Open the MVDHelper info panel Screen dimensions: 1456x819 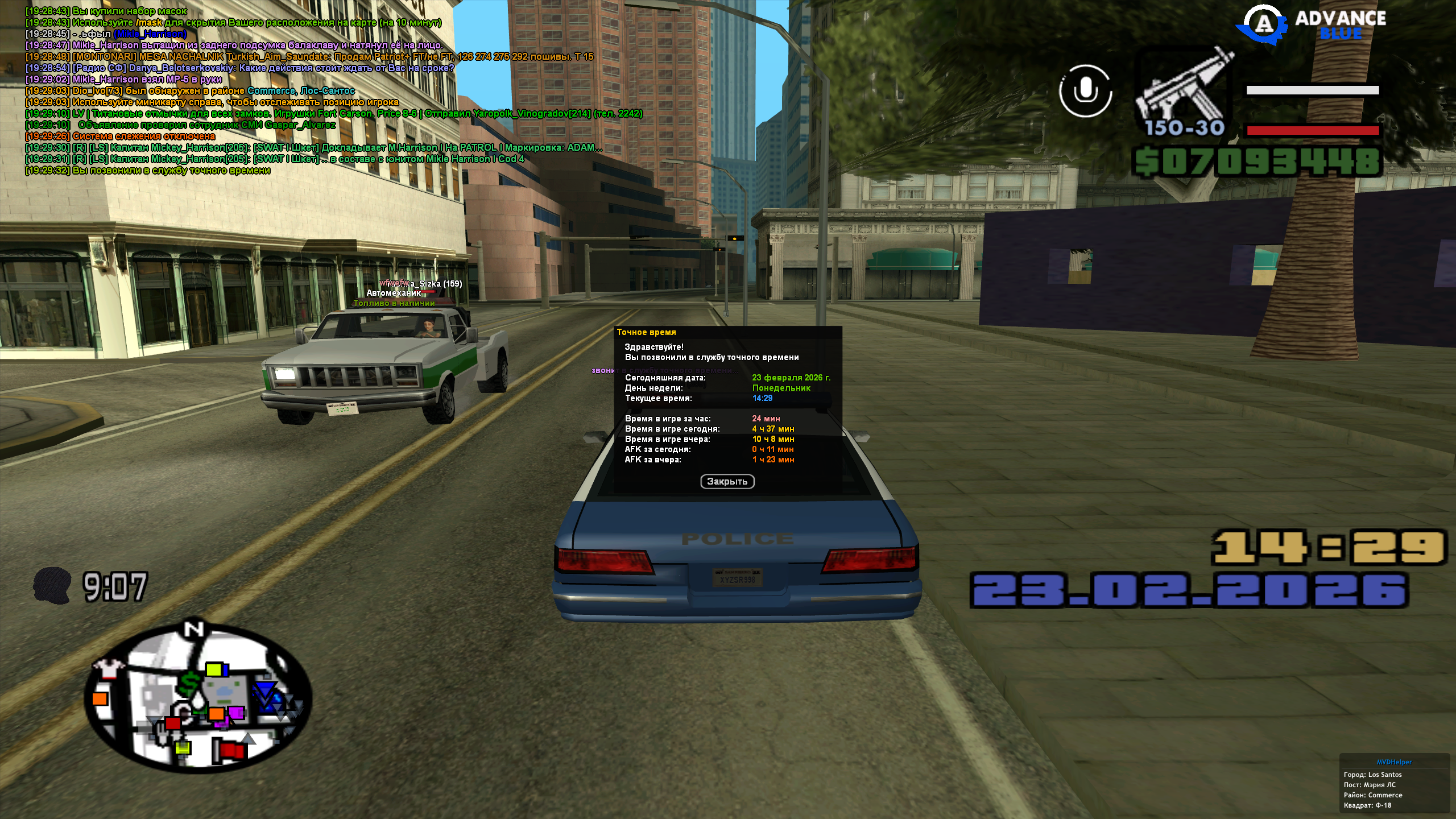pyautogui.click(x=1394, y=784)
